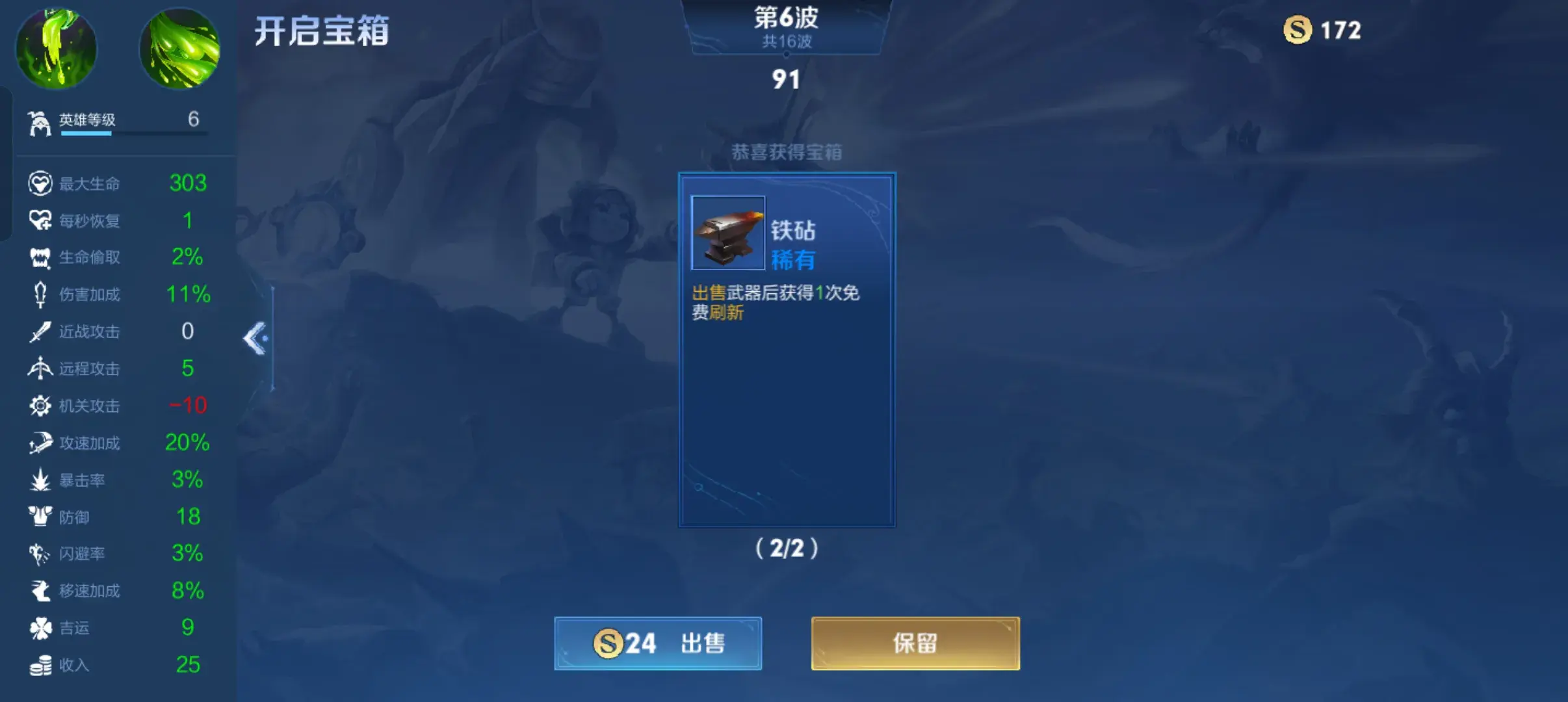Inspect the 最大生命 max health stat row
Screen dimensions: 1568x702
(x=117, y=183)
